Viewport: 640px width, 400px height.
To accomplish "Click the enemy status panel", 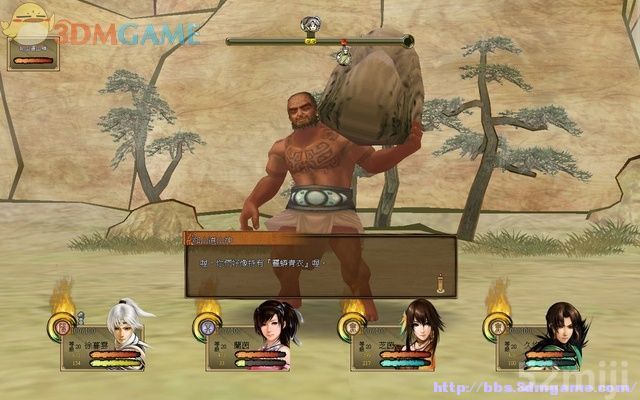I will pos(33,52).
